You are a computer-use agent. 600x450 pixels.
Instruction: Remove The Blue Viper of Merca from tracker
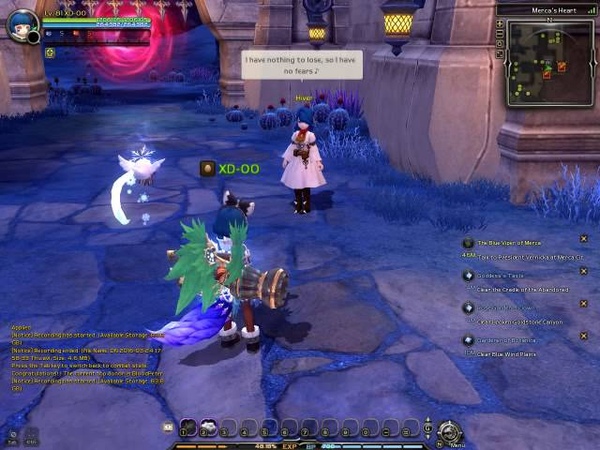583,239
